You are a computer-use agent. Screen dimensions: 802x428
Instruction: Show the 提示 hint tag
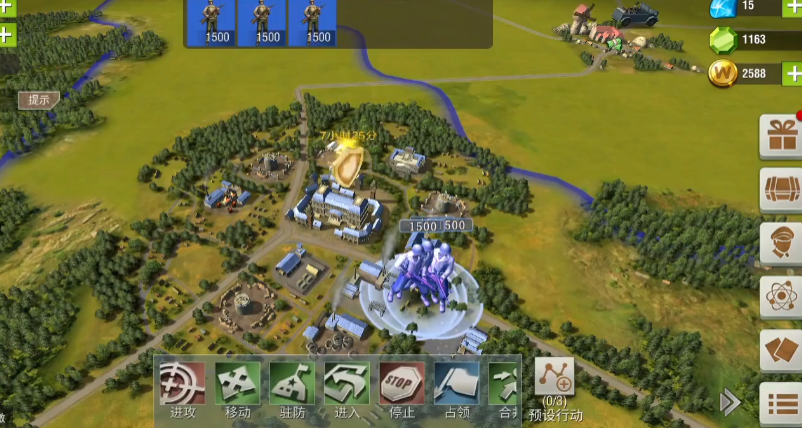click(x=39, y=99)
